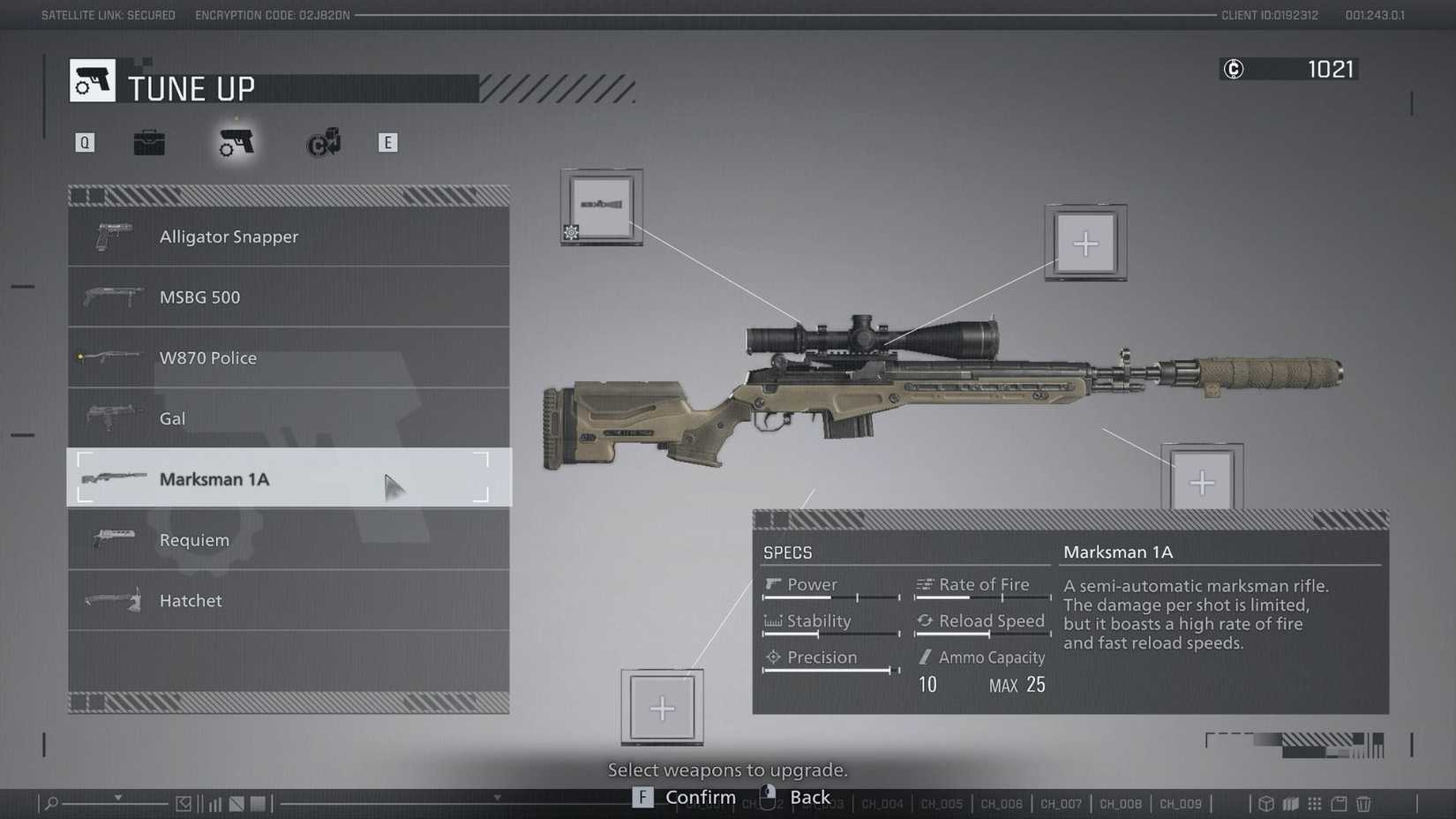Switch to the CH_008 channel tab
Image resolution: width=1456 pixels, height=819 pixels.
[x=1121, y=804]
